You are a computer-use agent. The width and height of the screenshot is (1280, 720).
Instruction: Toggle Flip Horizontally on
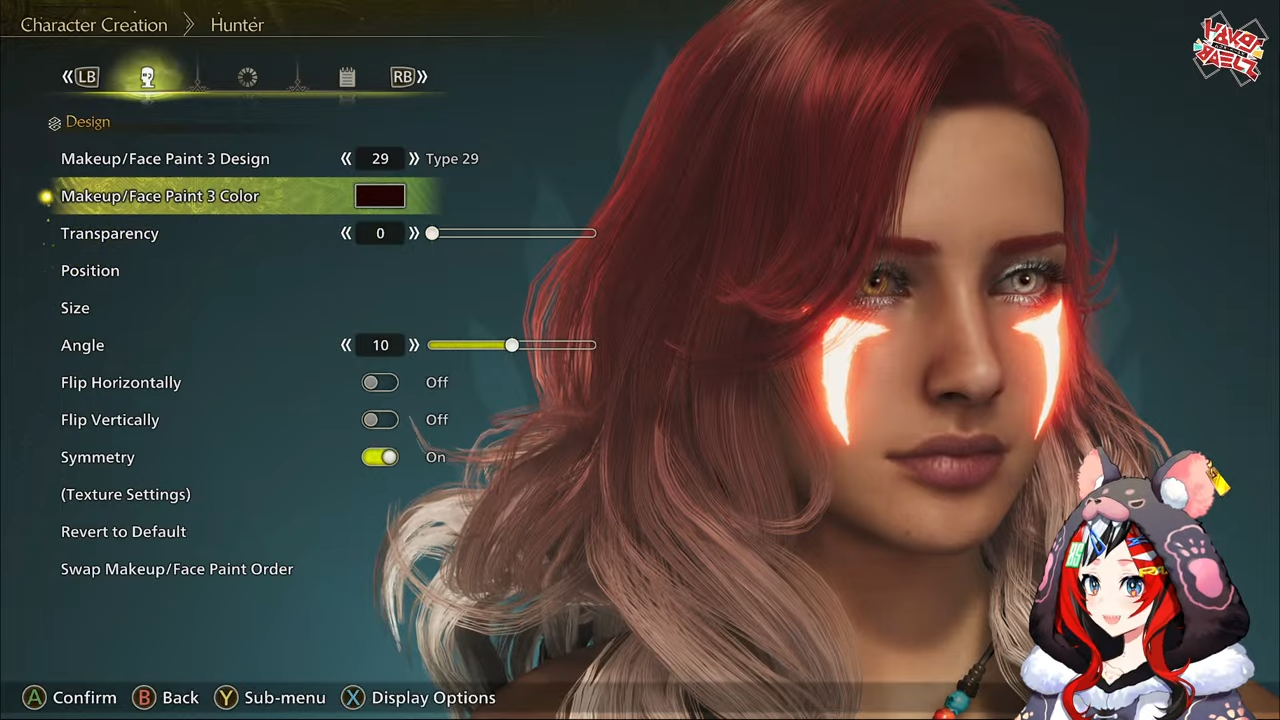click(x=380, y=382)
